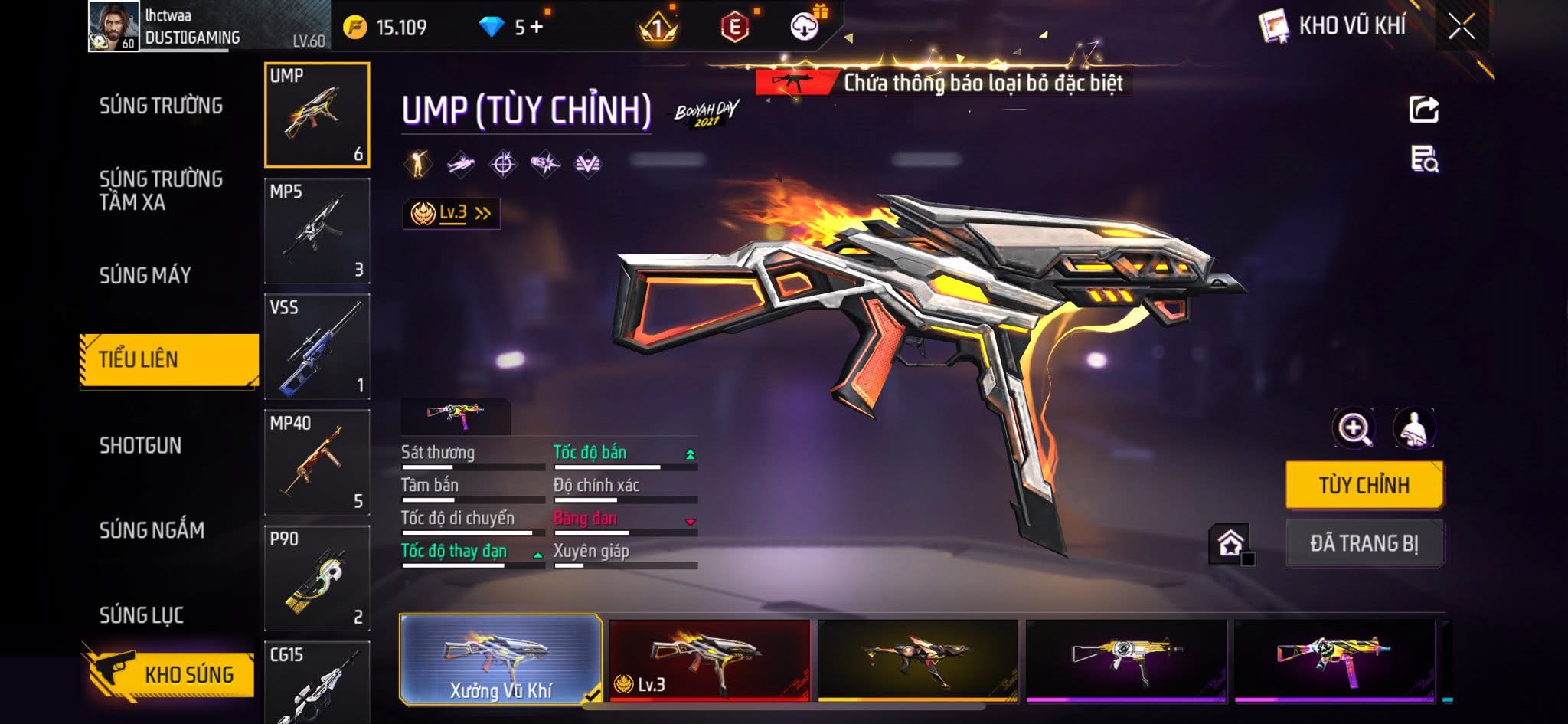Viewport: 1568px width, 724px height.
Task: Select the red Lv.3 UMP skin
Action: point(709,660)
